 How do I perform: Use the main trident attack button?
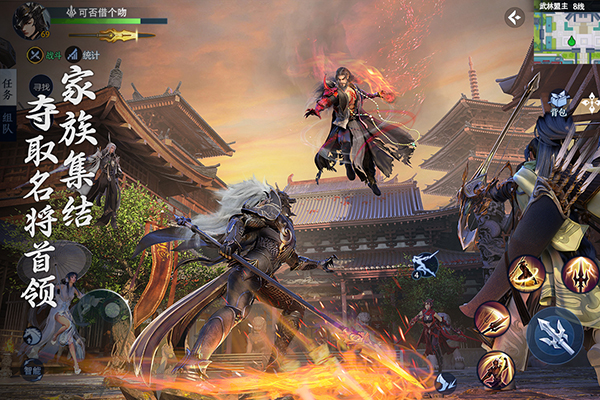(x=555, y=335)
